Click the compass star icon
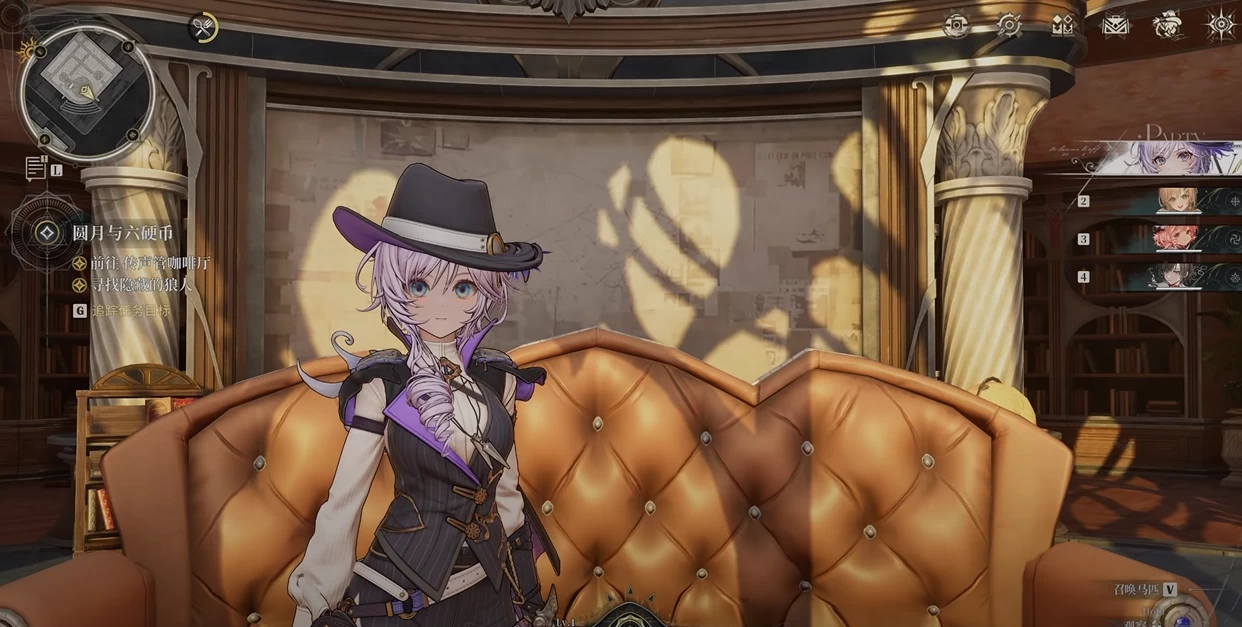The width and height of the screenshot is (1242, 627). pyautogui.click(x=1221, y=25)
